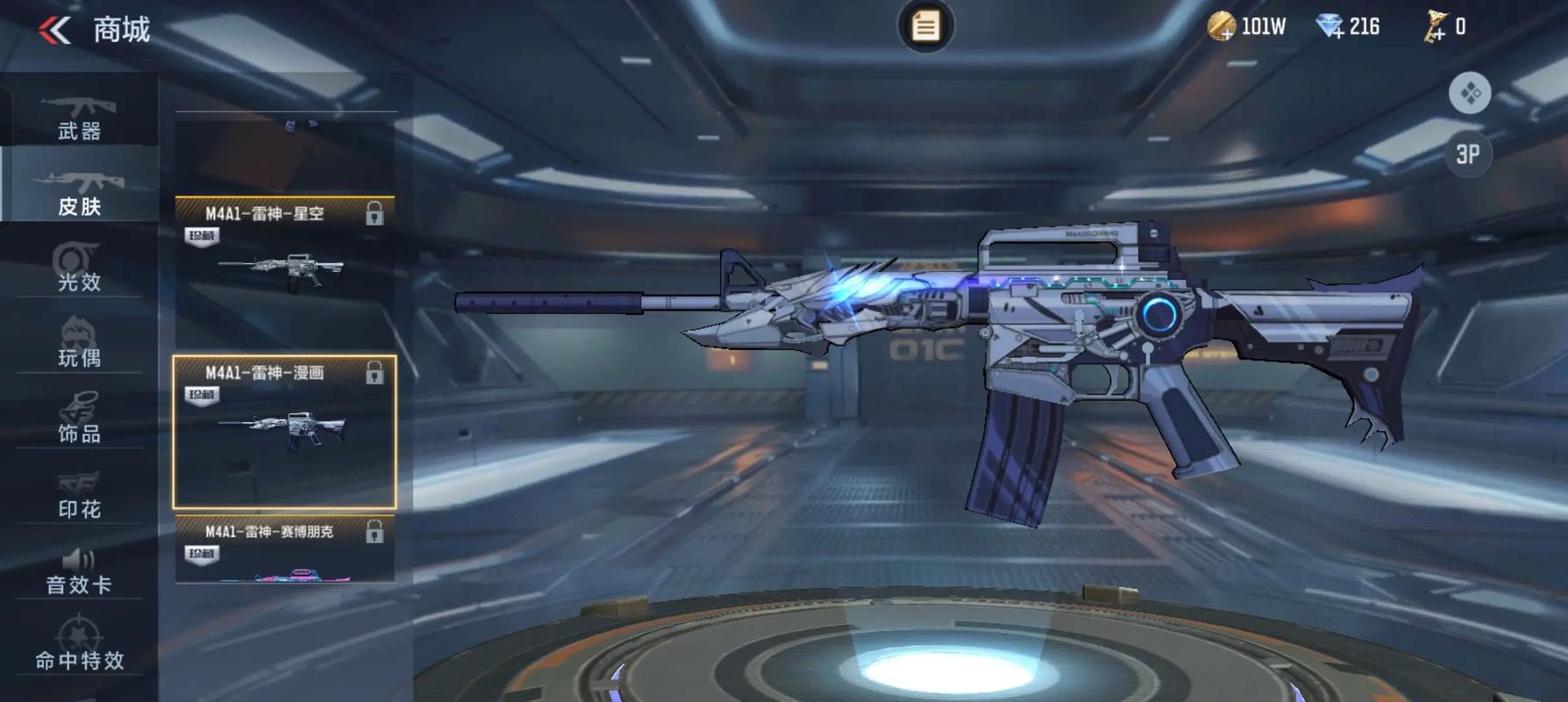Open the 光效 category tab
Viewport: 1568px width, 702px height.
tap(79, 268)
